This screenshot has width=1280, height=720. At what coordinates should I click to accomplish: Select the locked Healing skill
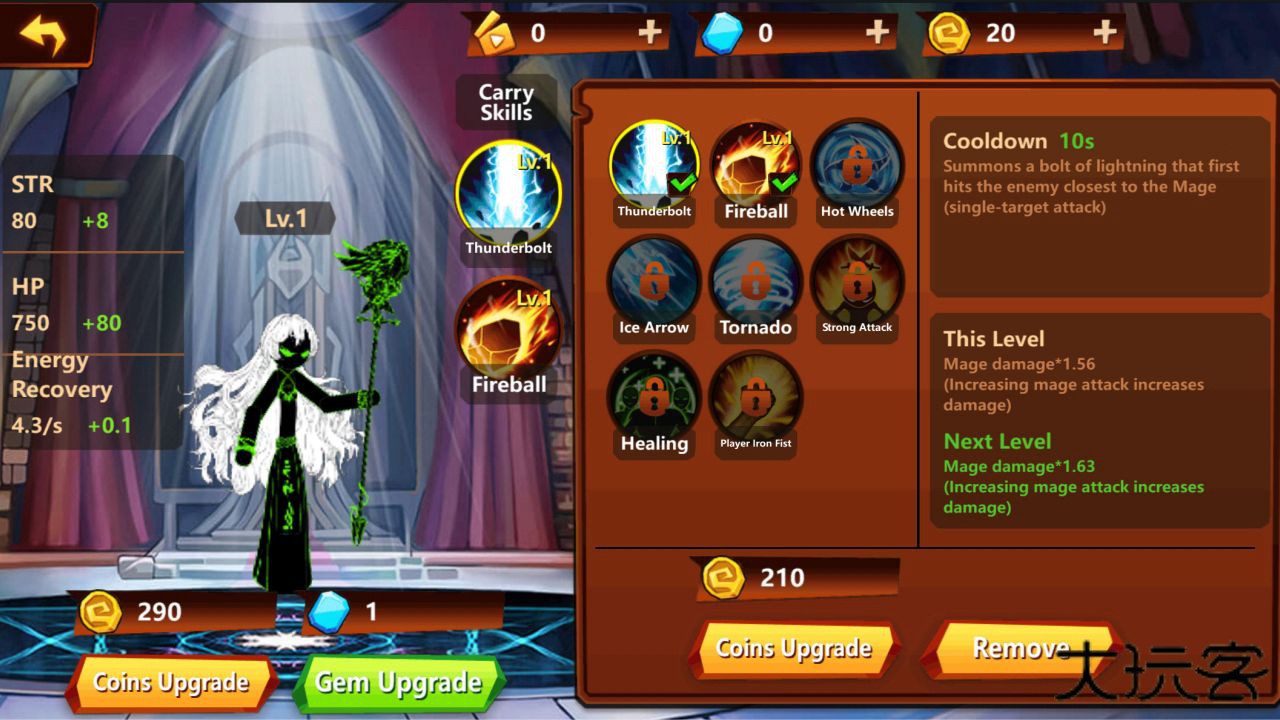pyautogui.click(x=654, y=399)
